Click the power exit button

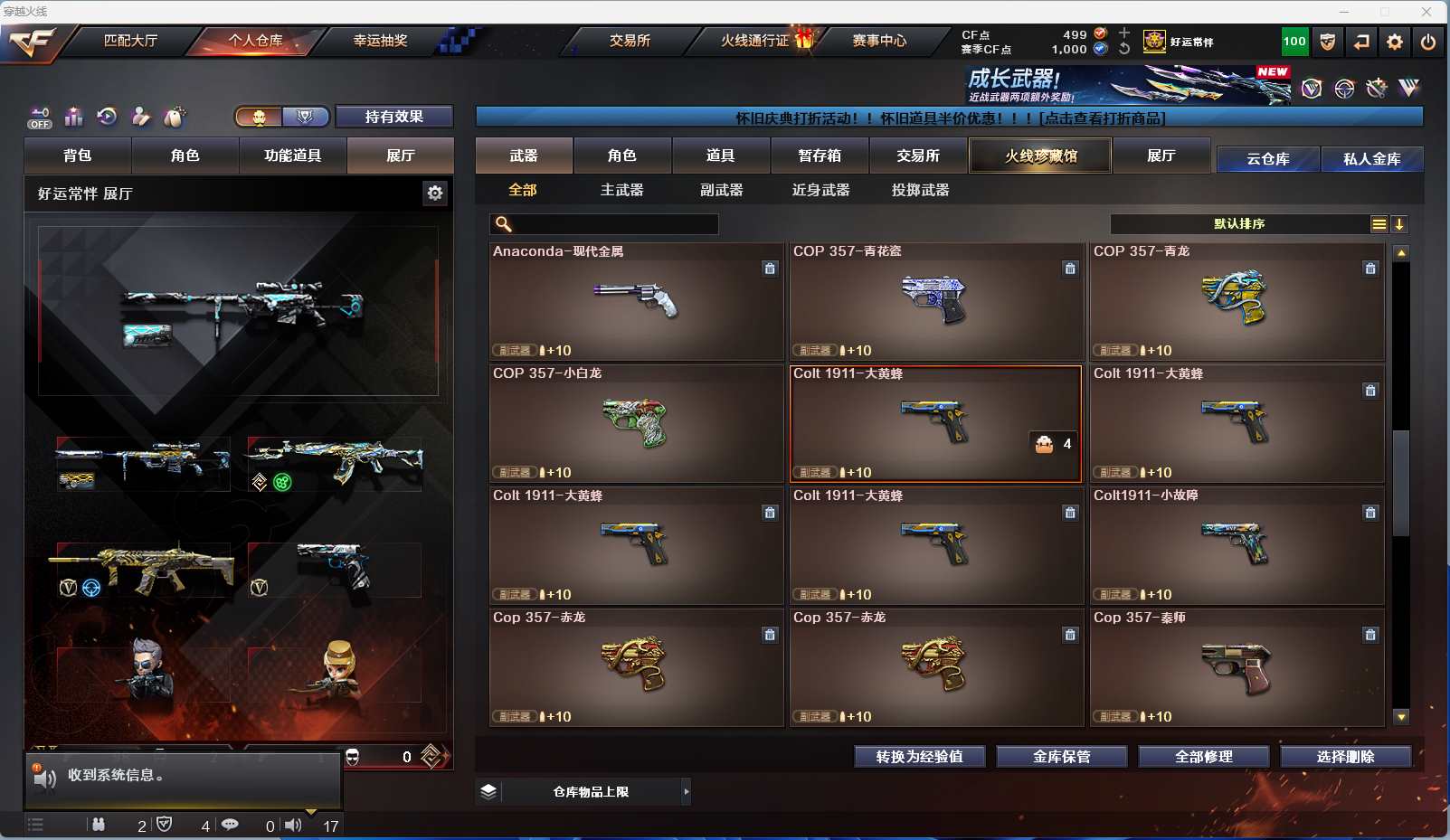tap(1428, 42)
